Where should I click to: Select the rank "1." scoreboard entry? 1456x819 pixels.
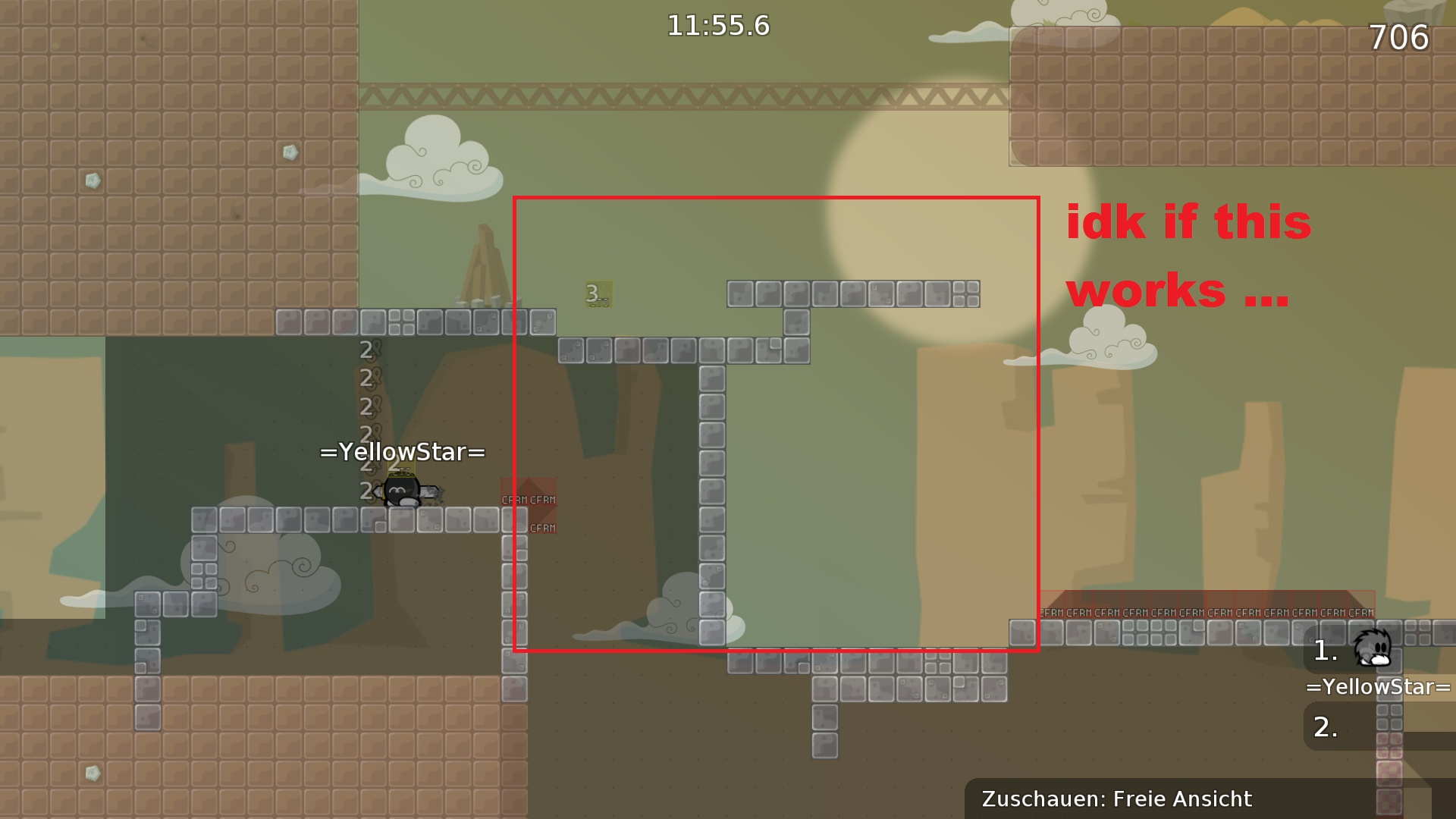(1326, 652)
